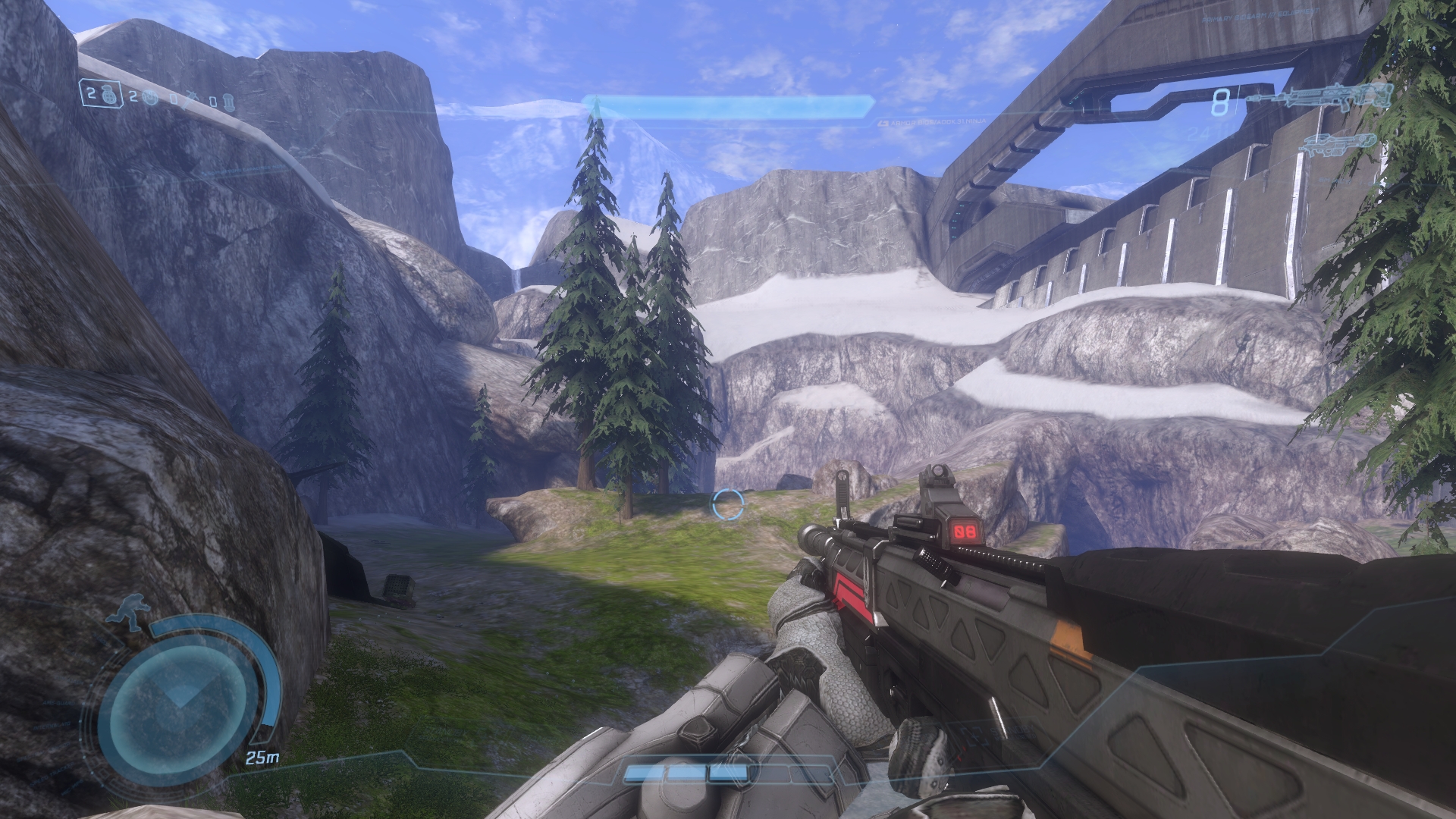Select the firebomb grenade icon
The height and width of the screenshot is (819, 1456).
tap(229, 102)
